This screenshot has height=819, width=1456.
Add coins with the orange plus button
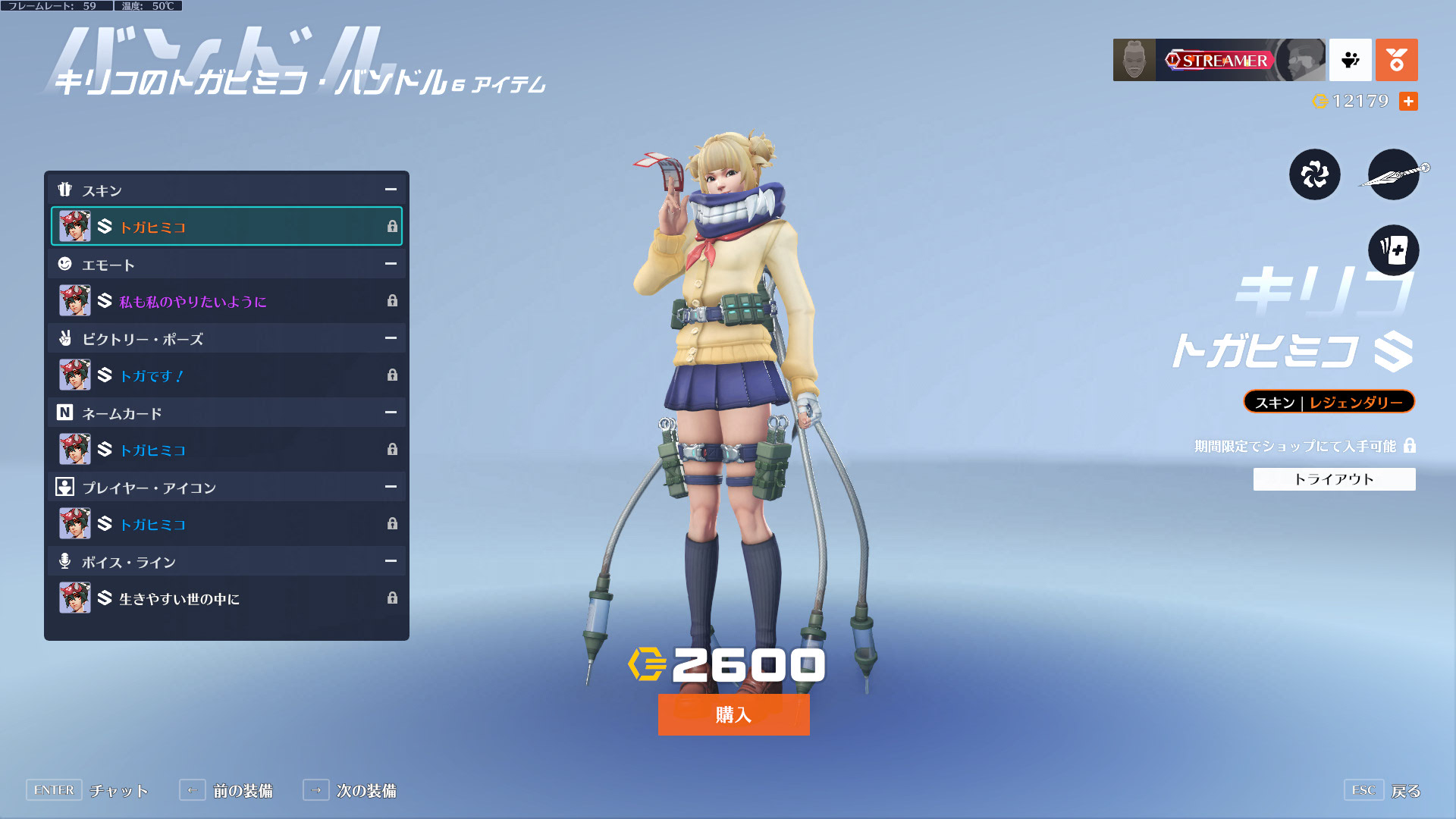point(1408,101)
